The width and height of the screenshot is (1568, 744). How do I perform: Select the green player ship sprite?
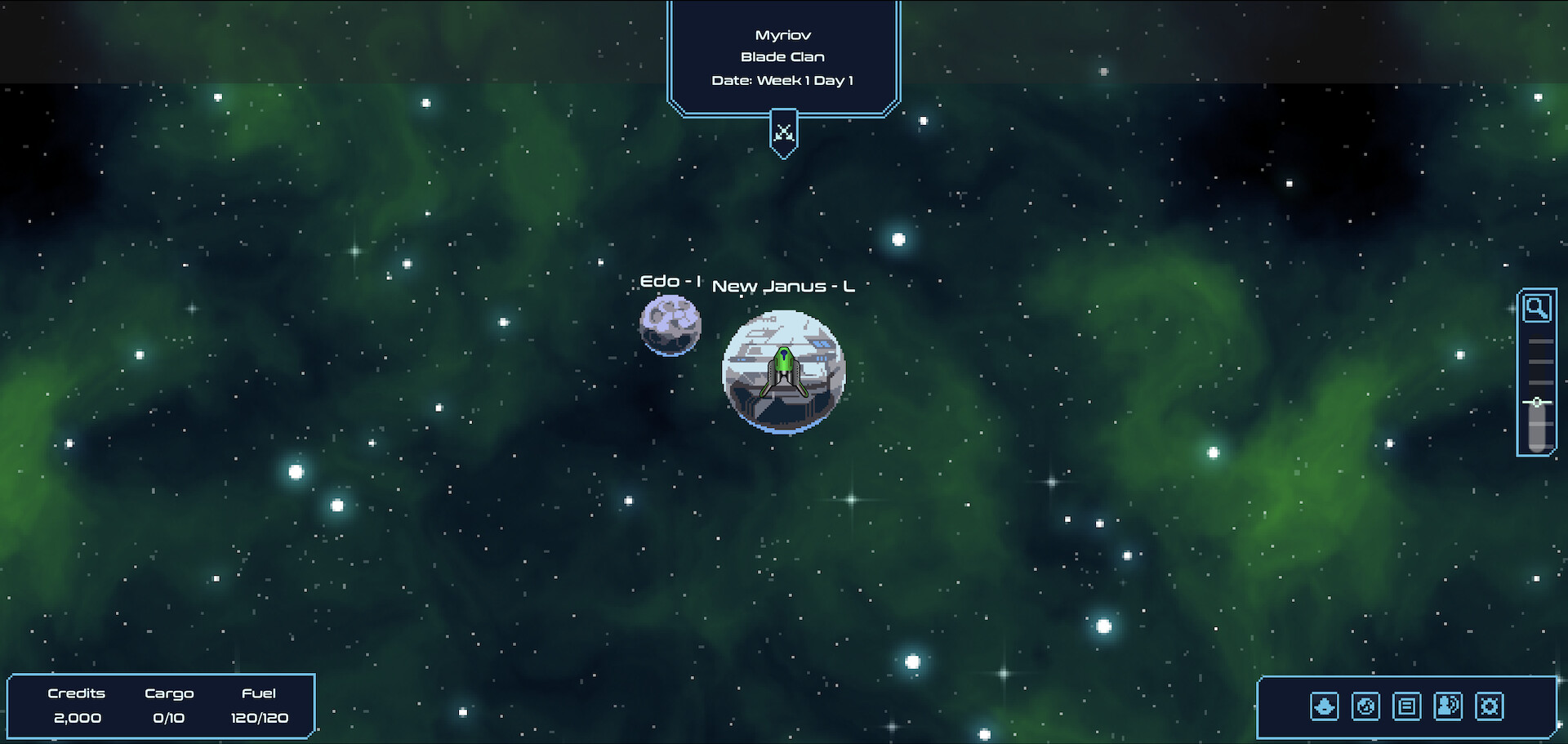coord(782,369)
